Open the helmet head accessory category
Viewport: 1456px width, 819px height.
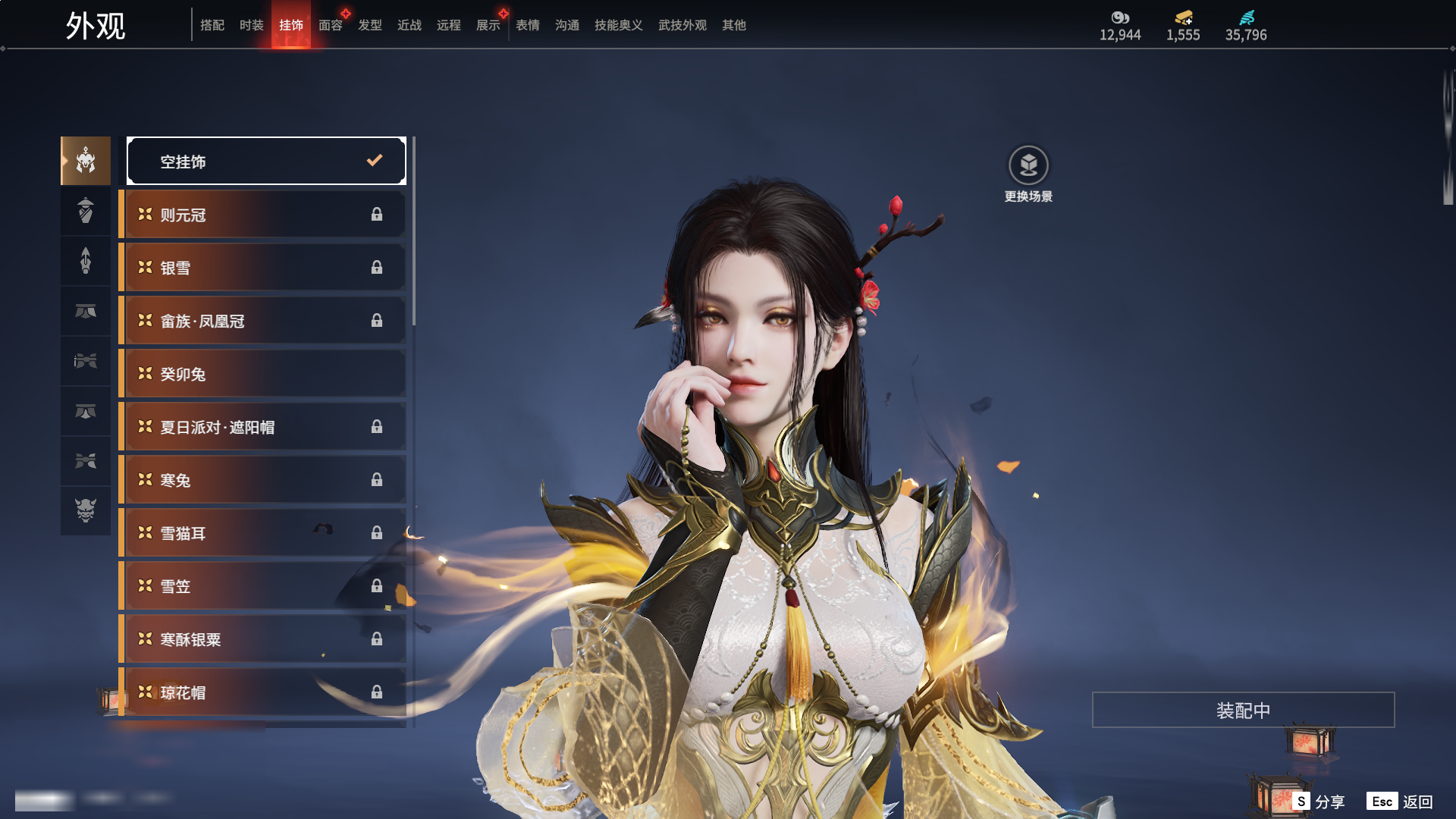click(86, 161)
